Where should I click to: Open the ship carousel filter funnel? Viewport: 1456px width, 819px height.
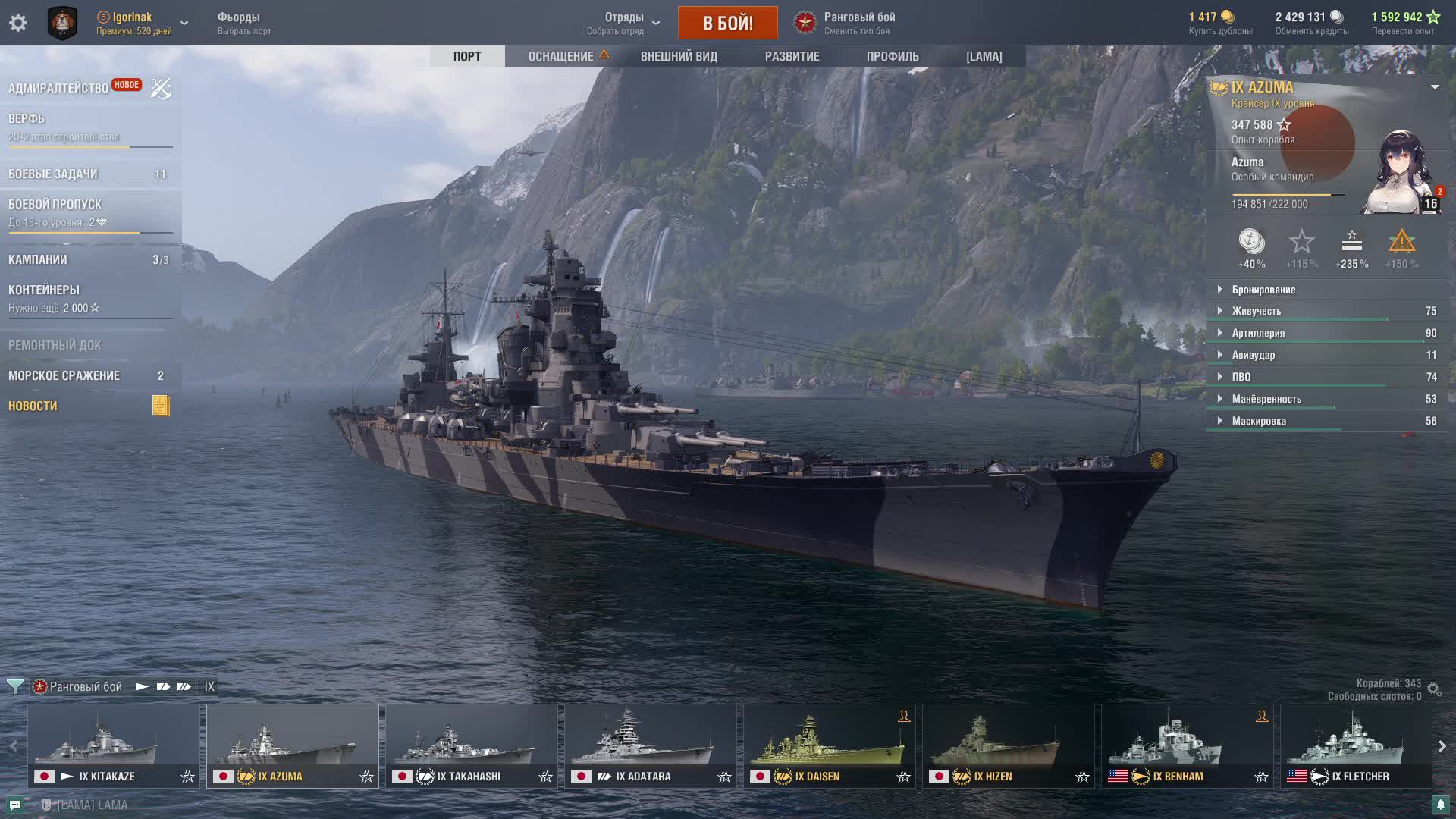pos(14,687)
